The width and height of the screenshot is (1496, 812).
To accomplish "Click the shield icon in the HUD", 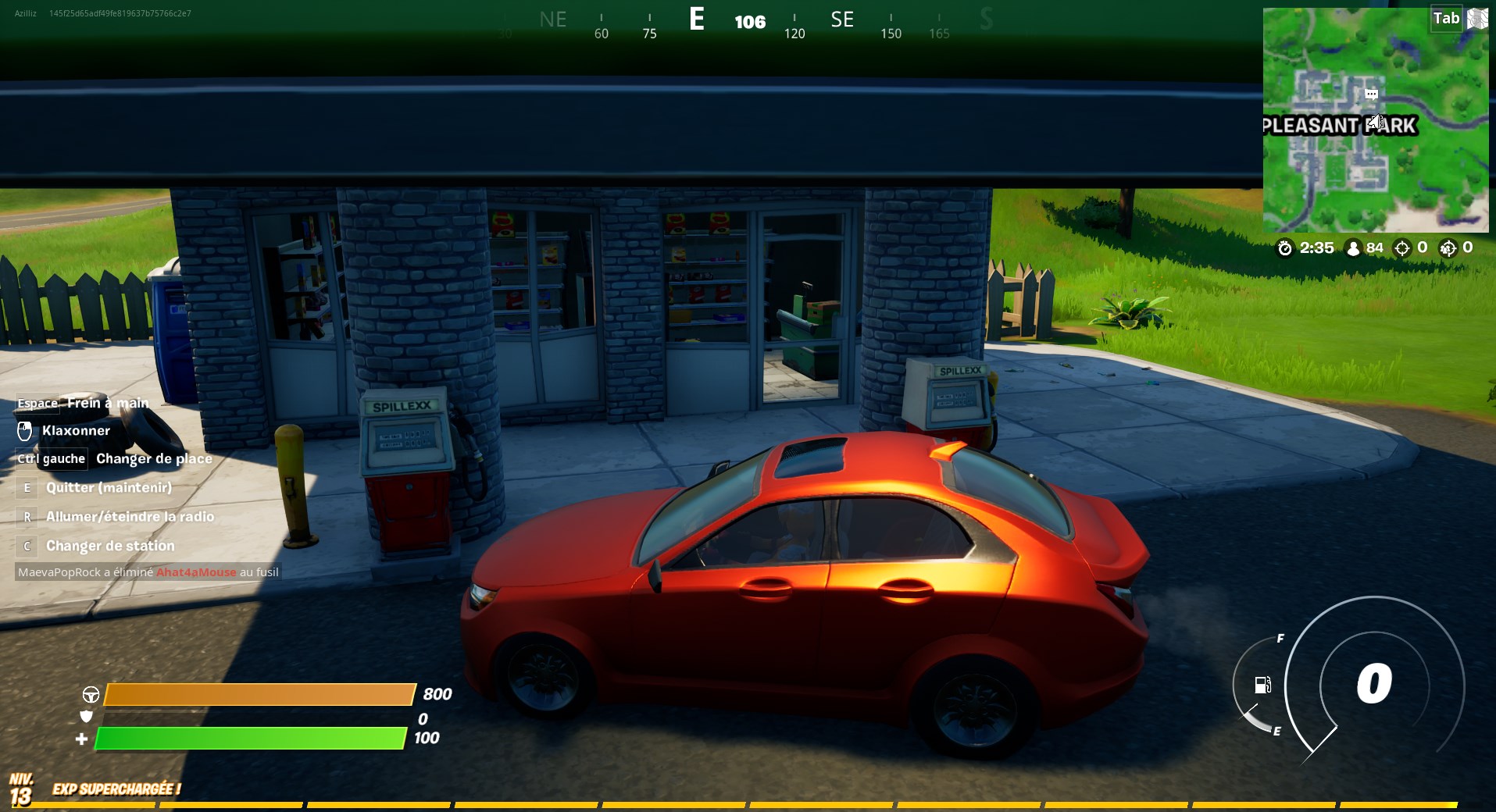I will coord(87,716).
